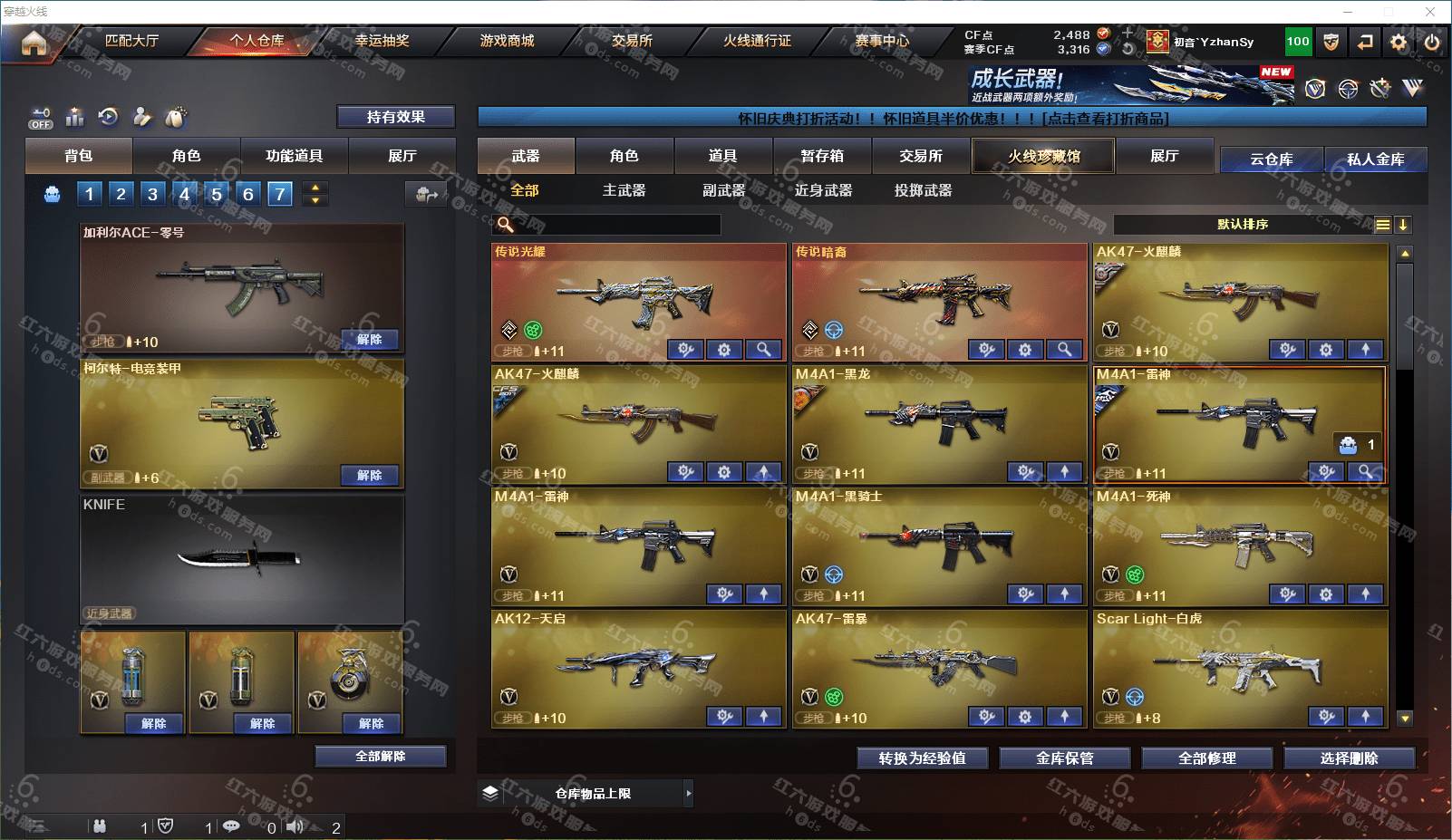The height and width of the screenshot is (840, 1452).
Task: Click the 选择删除 button
Action: point(1349,758)
